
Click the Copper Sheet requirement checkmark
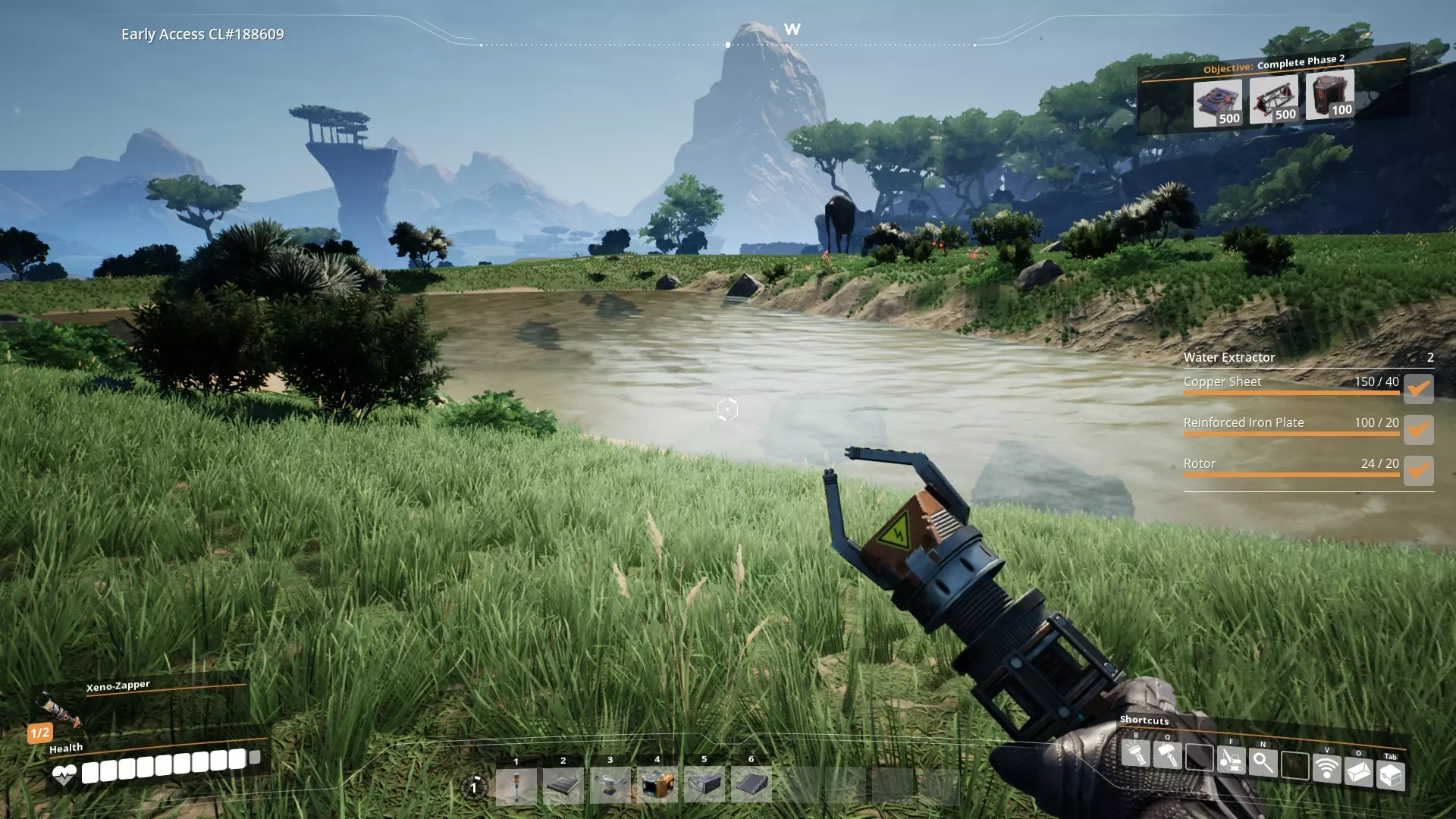coord(1418,388)
